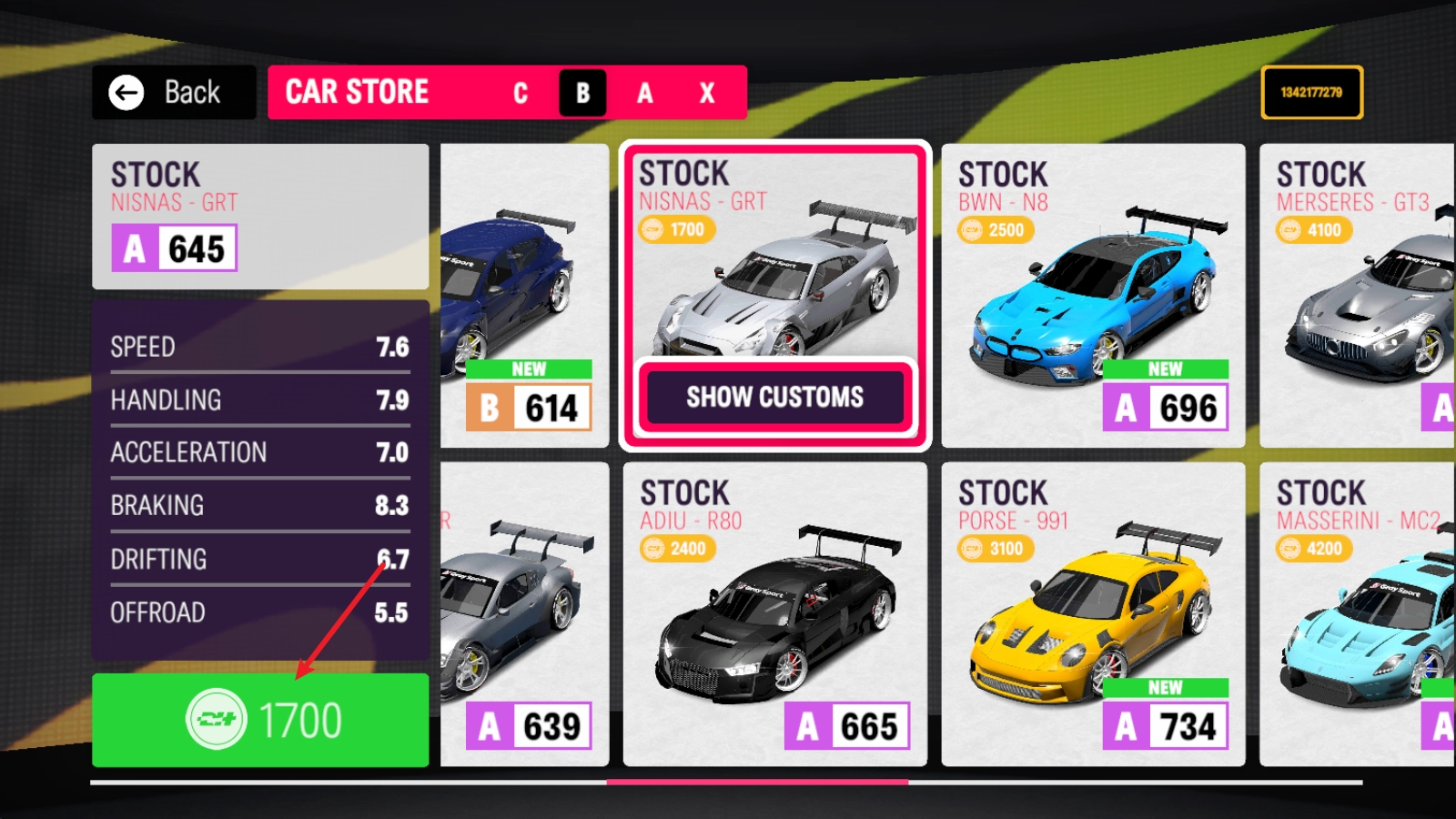Screen dimensions: 1456x819
Task: Select the dark blue B 614 car
Action: [x=524, y=296]
